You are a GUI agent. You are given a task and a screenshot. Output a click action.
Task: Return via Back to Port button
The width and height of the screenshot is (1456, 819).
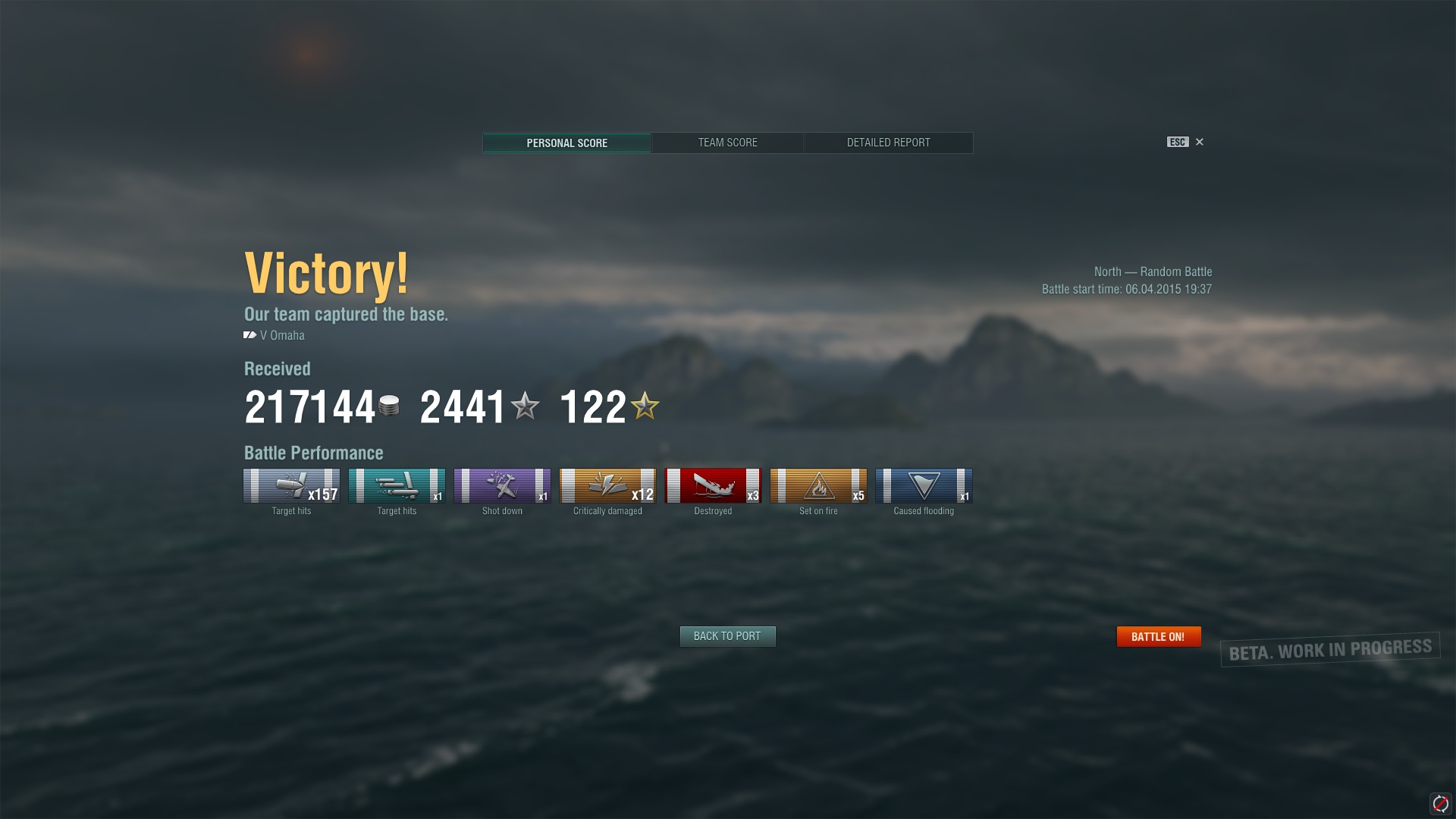[x=727, y=636]
